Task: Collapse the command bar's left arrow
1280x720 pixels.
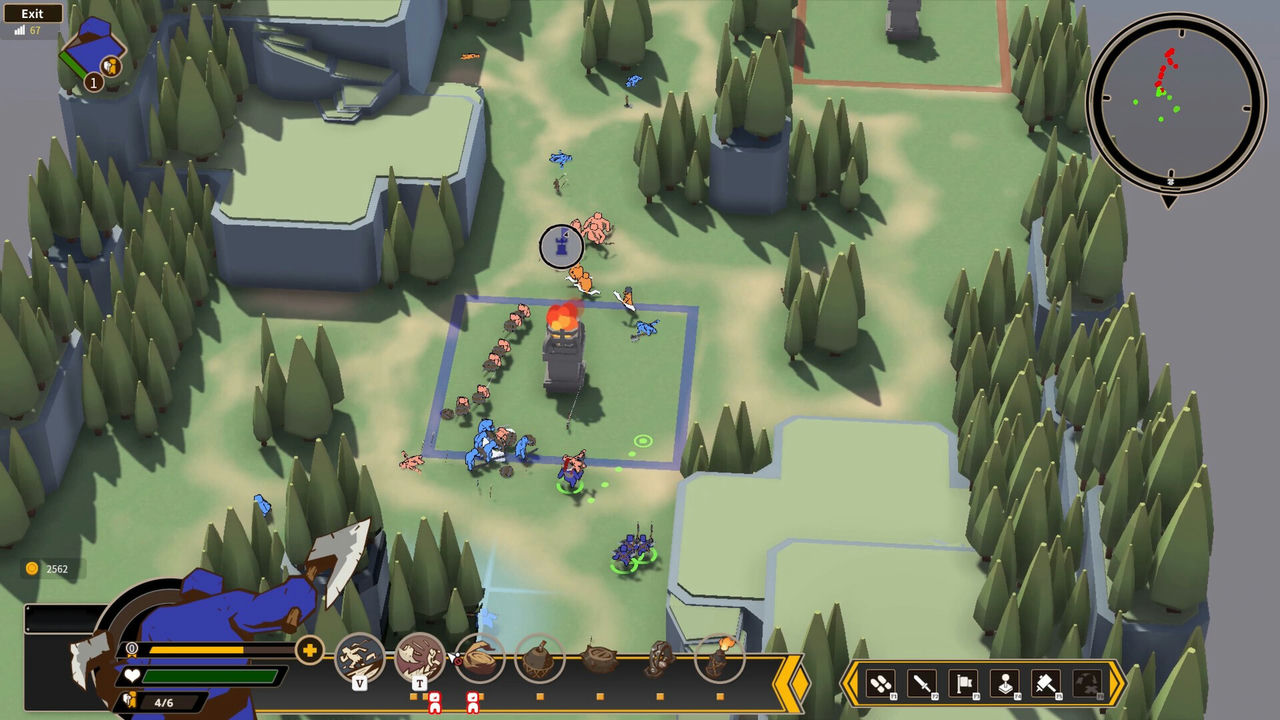Action: pyautogui.click(x=850, y=684)
